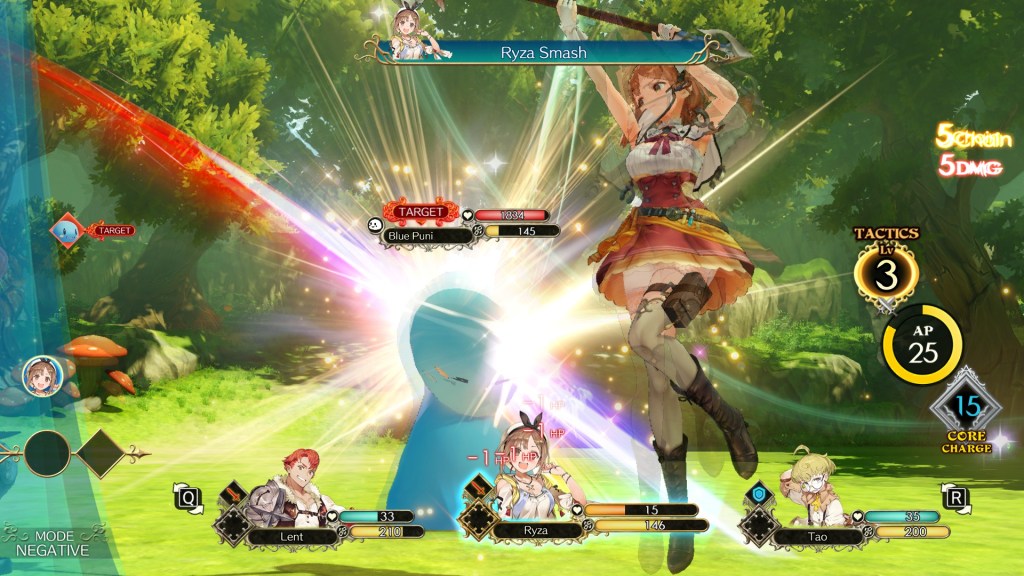The height and width of the screenshot is (576, 1024).
Task: Click the Blue Puni timeline marker
Action: 68,231
